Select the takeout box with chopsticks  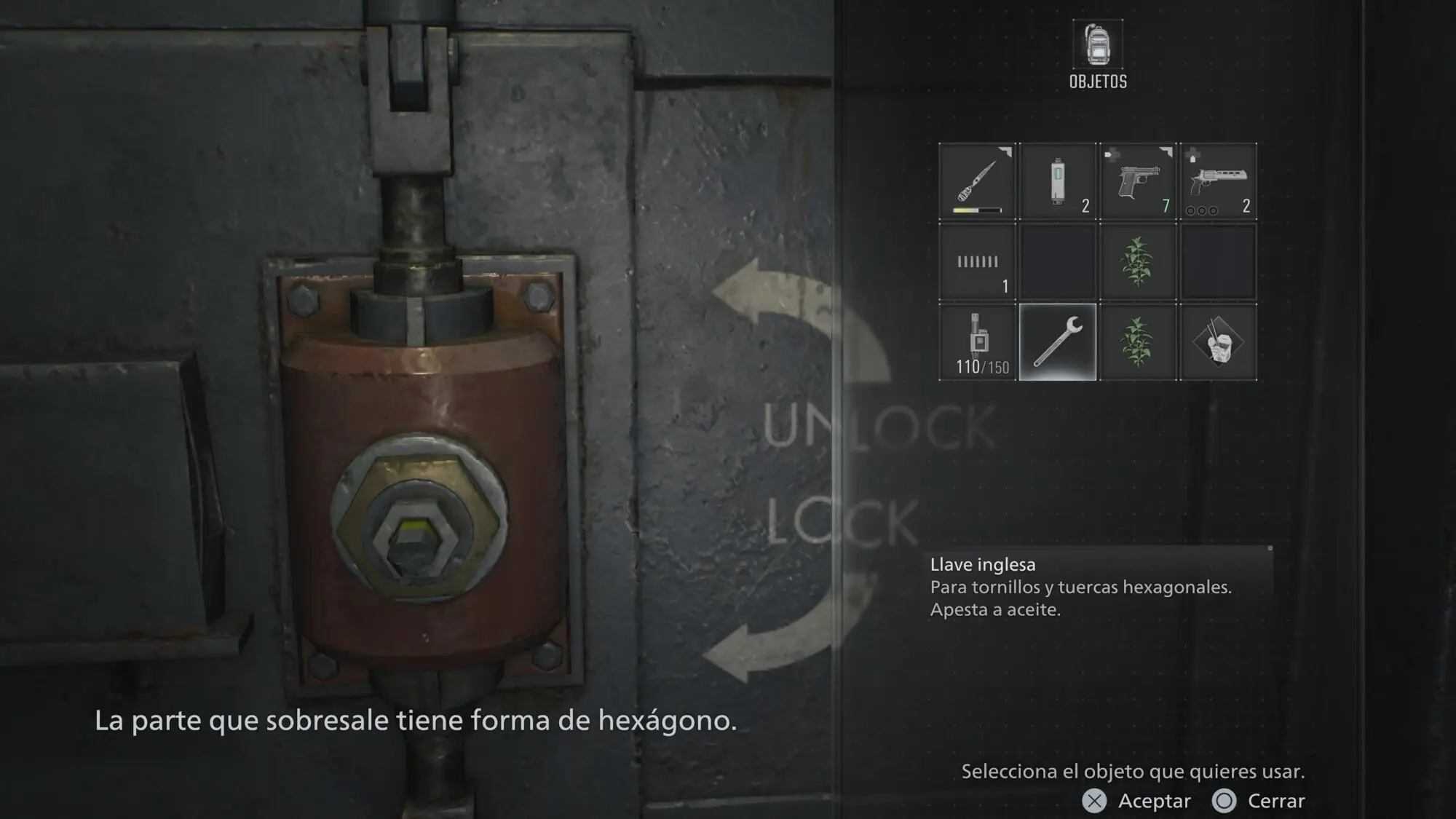1218,342
